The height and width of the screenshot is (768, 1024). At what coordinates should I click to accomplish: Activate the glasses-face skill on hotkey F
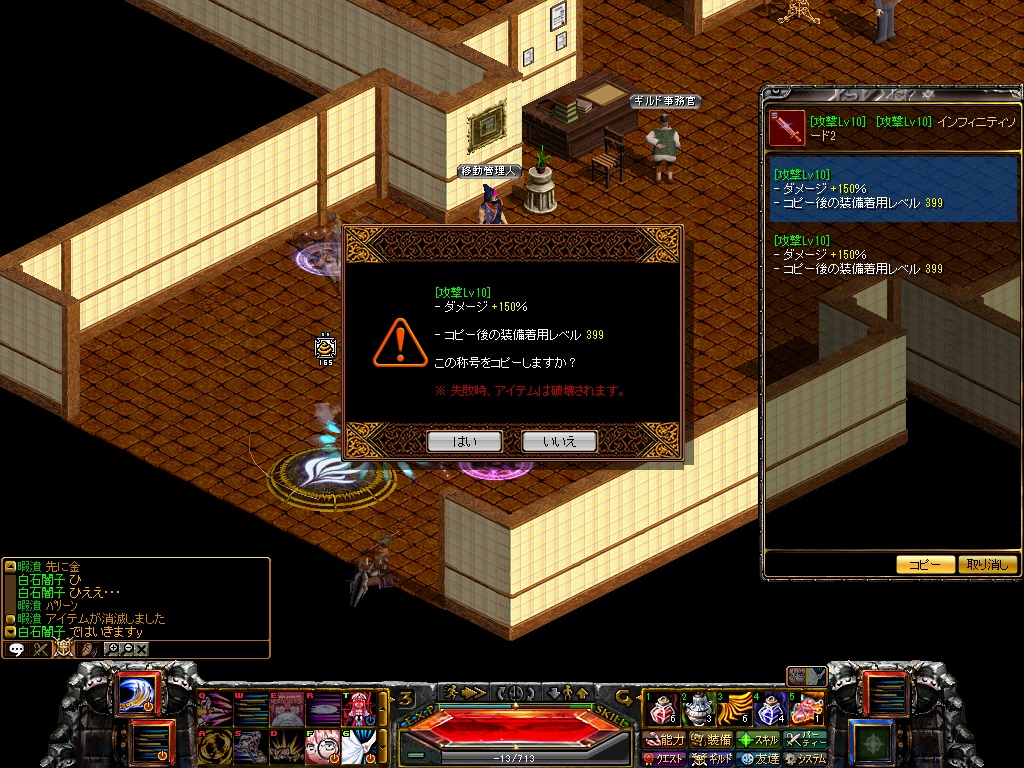322,745
